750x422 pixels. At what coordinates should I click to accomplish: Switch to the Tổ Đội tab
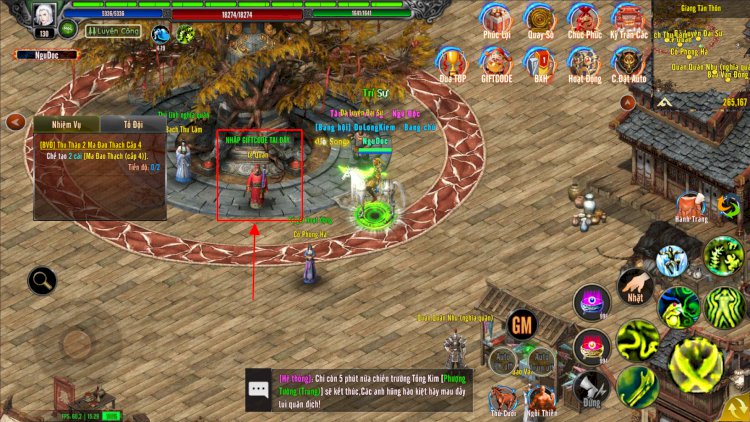(x=134, y=124)
